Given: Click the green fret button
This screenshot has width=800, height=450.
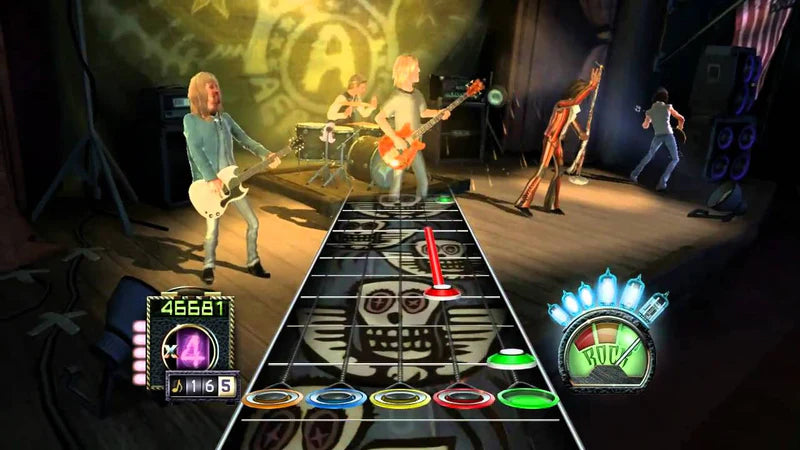Looking at the screenshot, I should tap(527, 398).
